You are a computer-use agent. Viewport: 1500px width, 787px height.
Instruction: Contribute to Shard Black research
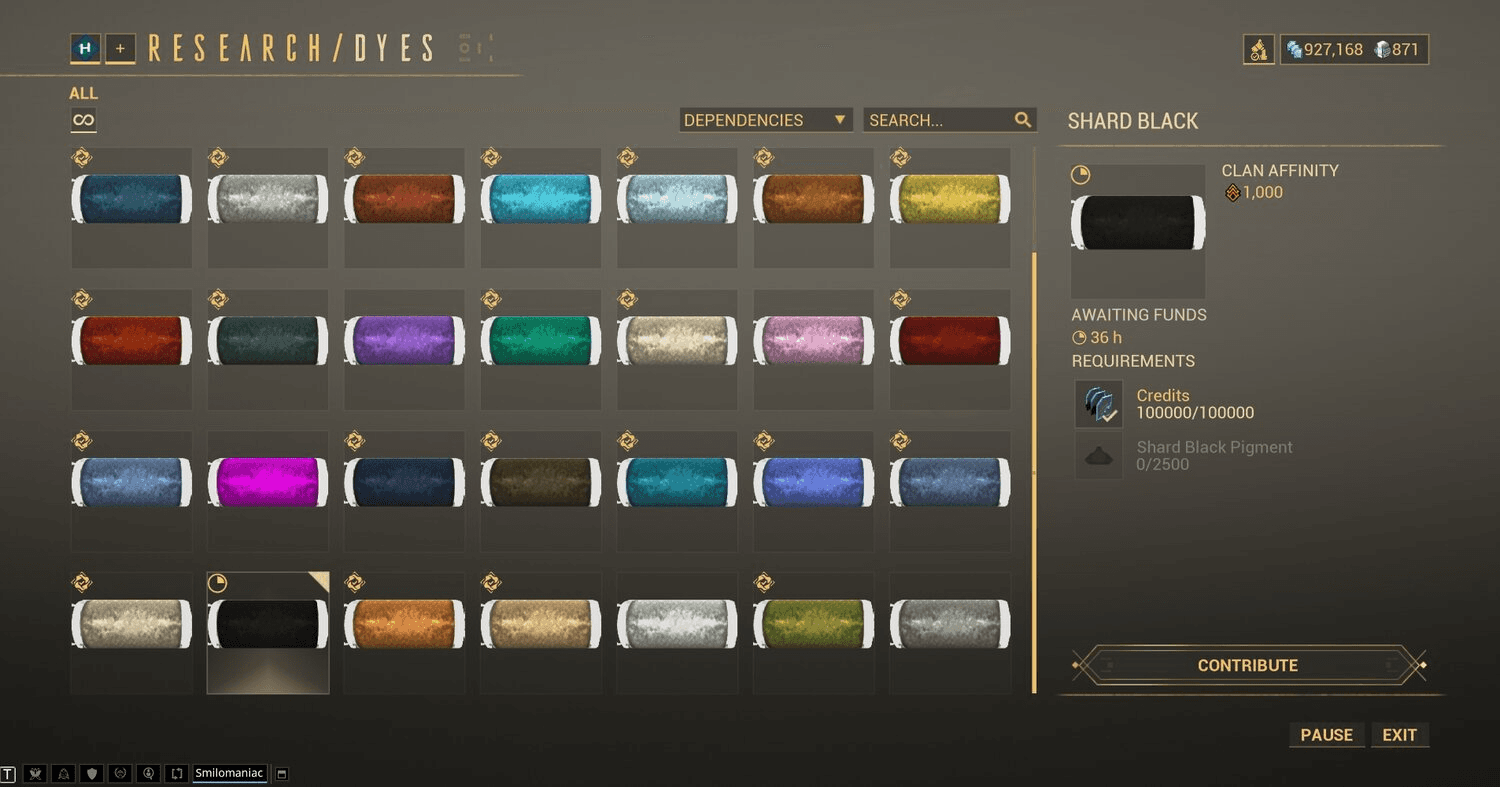1248,665
